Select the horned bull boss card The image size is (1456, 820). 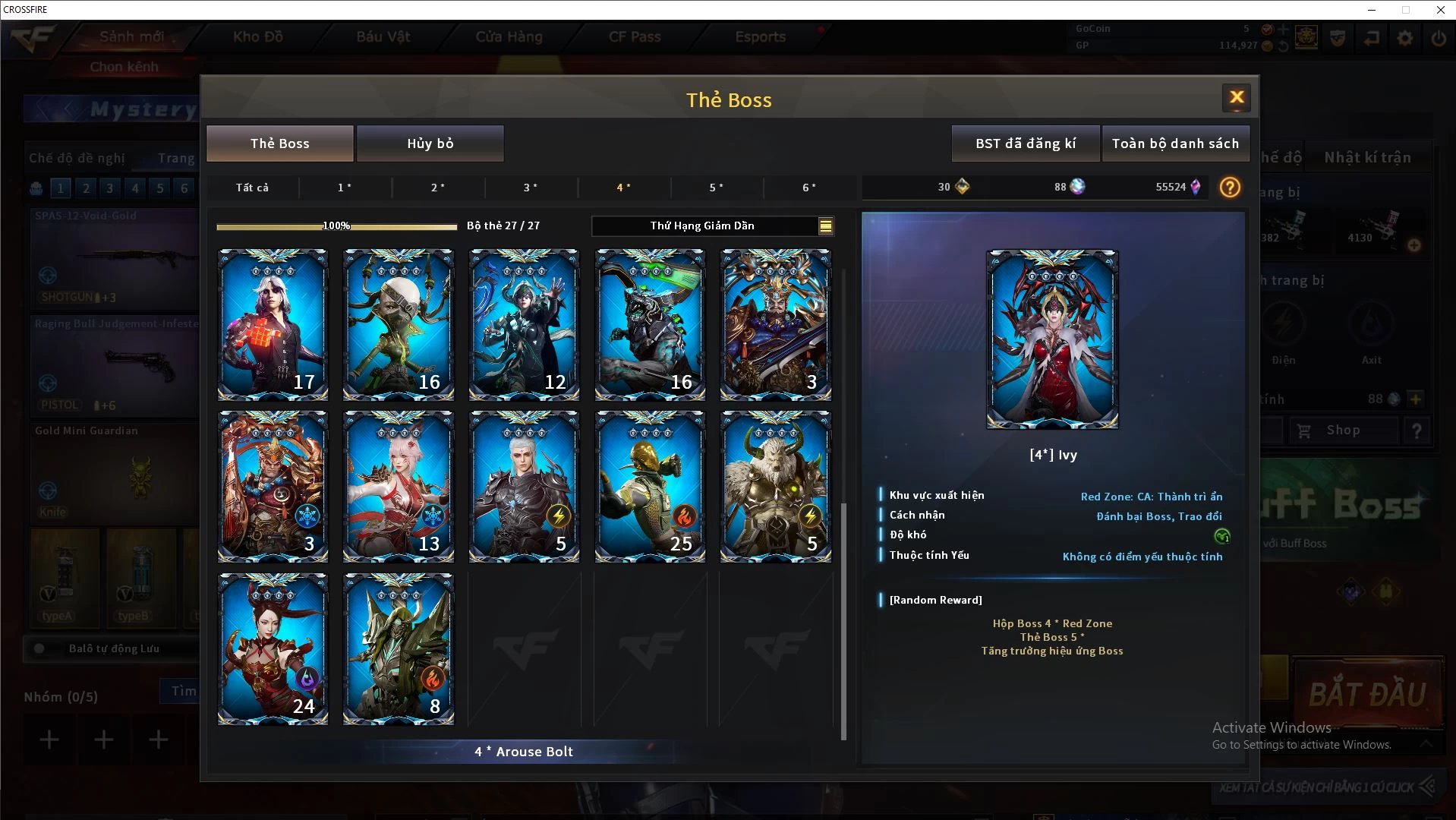click(x=775, y=487)
